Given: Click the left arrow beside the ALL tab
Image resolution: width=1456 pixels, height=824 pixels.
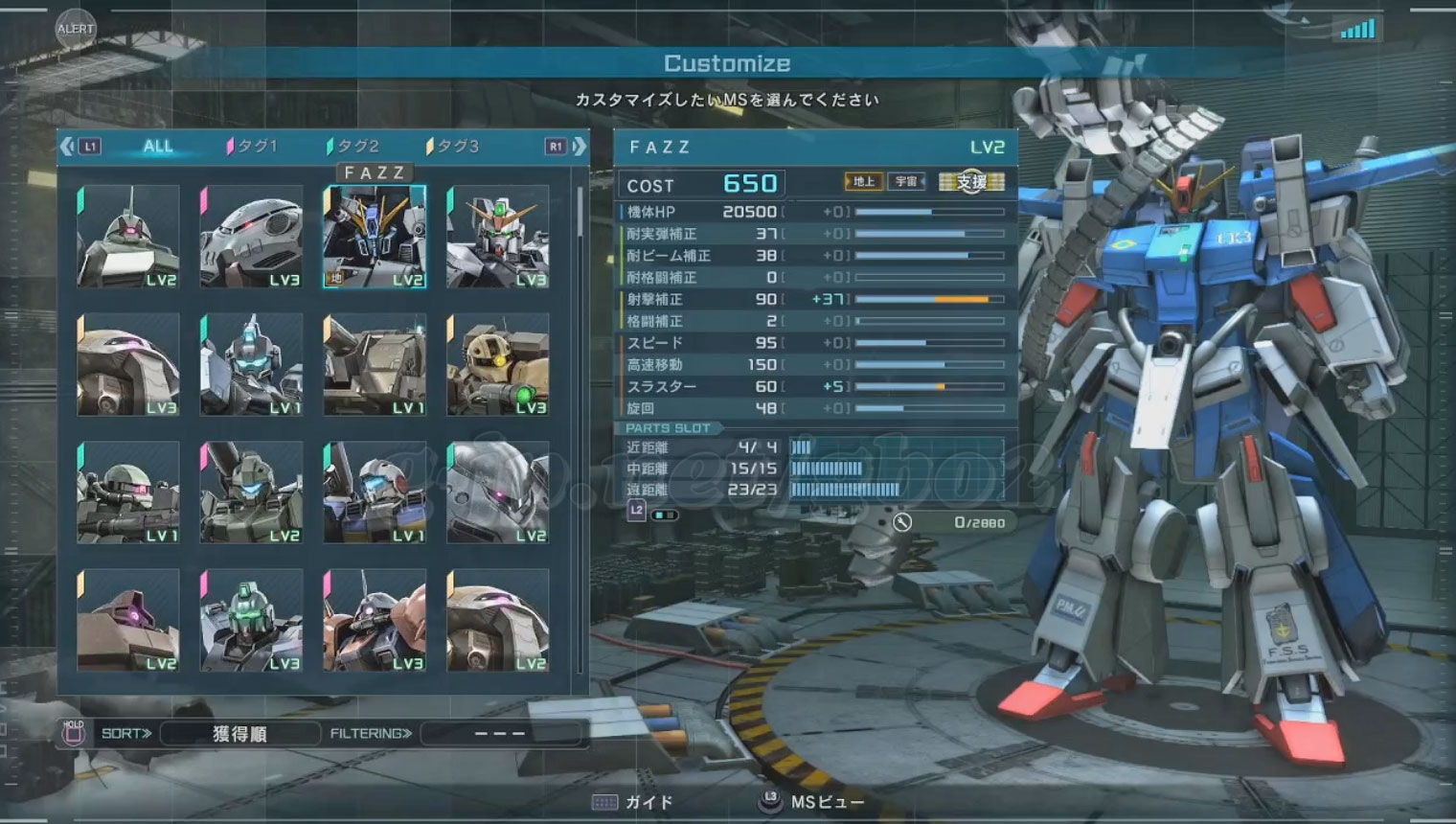Looking at the screenshot, I should tap(67, 147).
